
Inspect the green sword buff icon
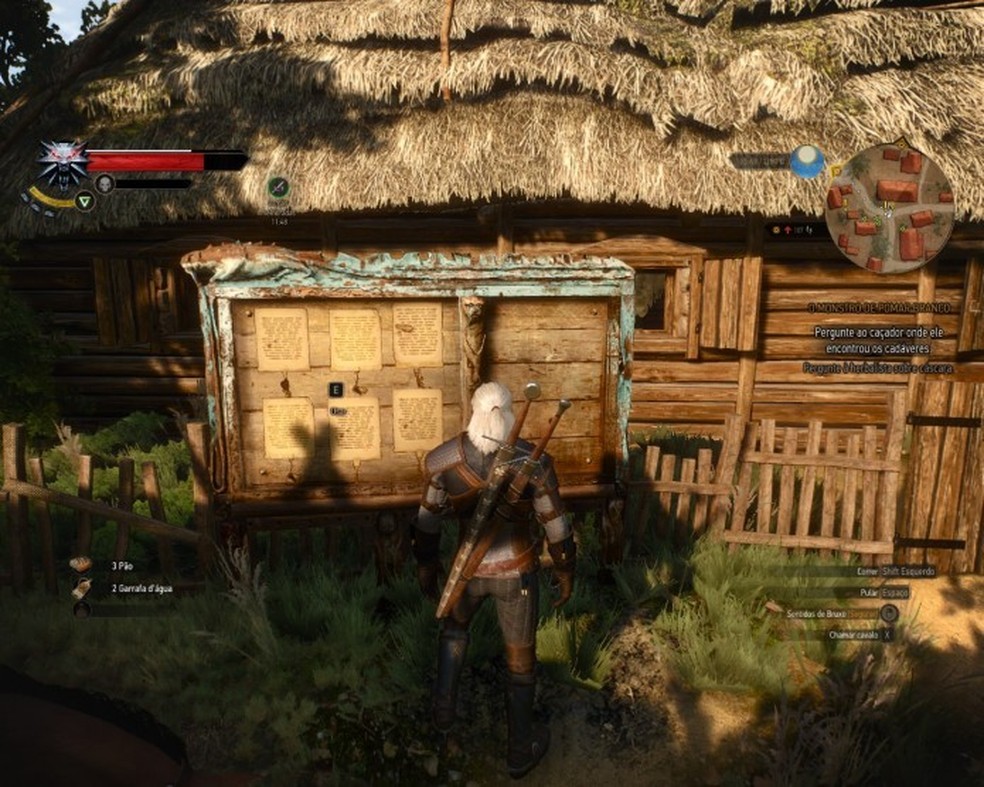(x=278, y=187)
